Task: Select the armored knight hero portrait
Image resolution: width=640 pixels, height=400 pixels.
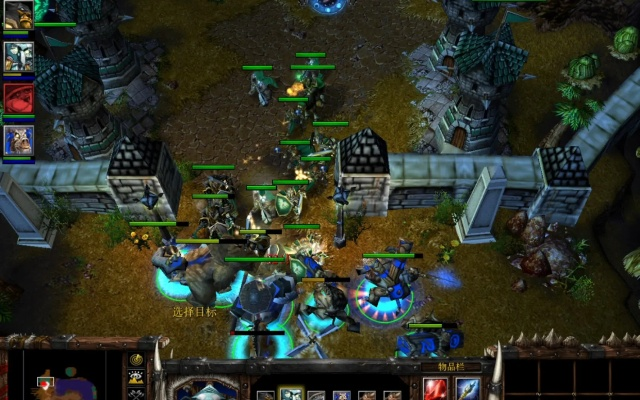Action: [x=18, y=56]
